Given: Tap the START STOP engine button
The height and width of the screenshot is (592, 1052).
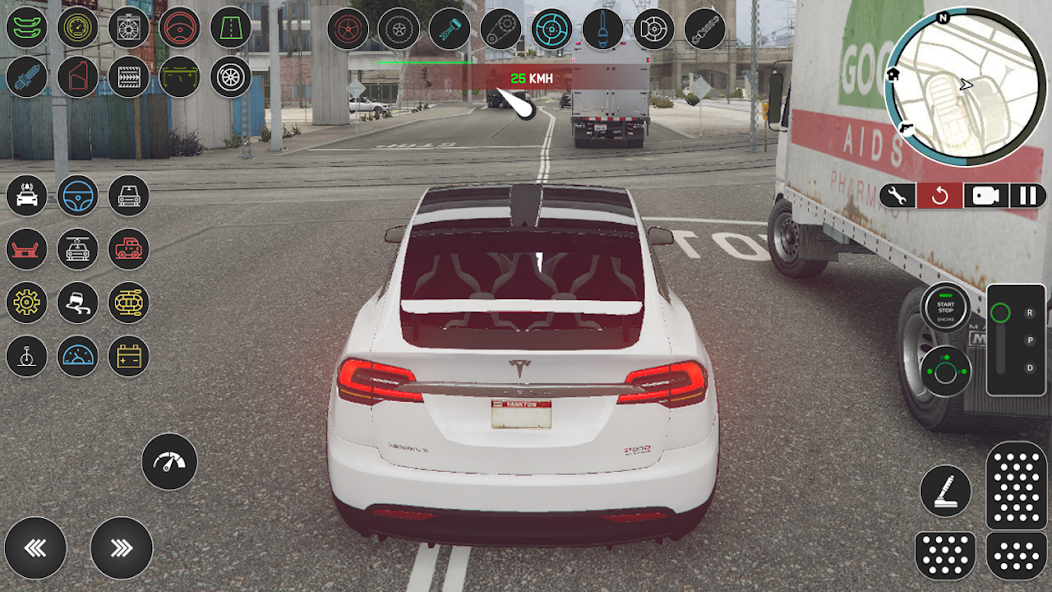Looking at the screenshot, I should (945, 308).
